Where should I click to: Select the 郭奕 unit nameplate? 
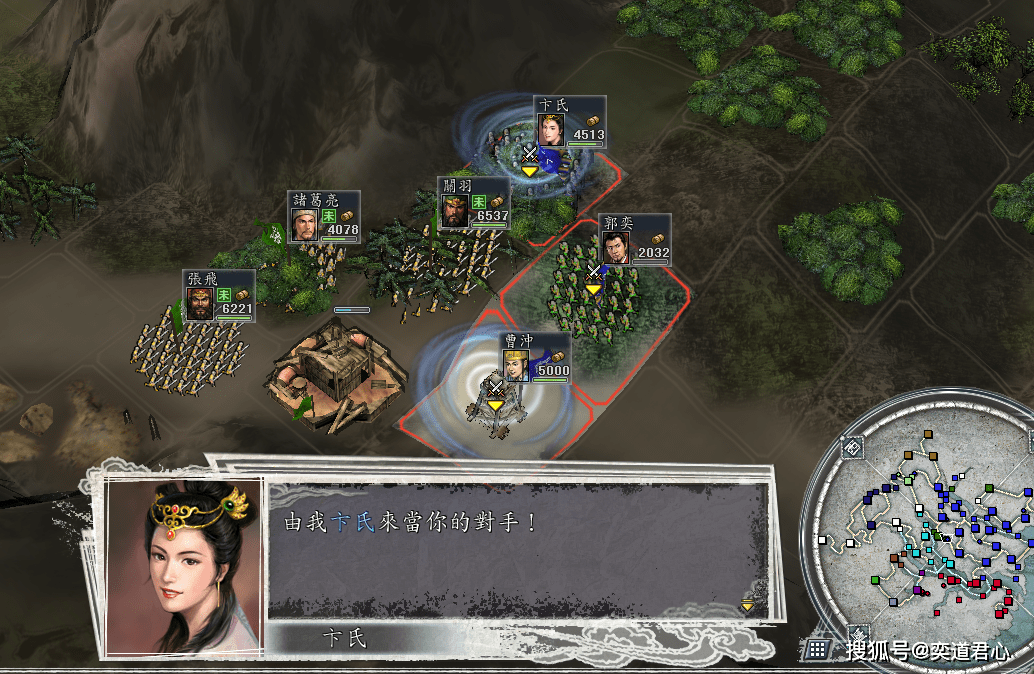point(635,241)
